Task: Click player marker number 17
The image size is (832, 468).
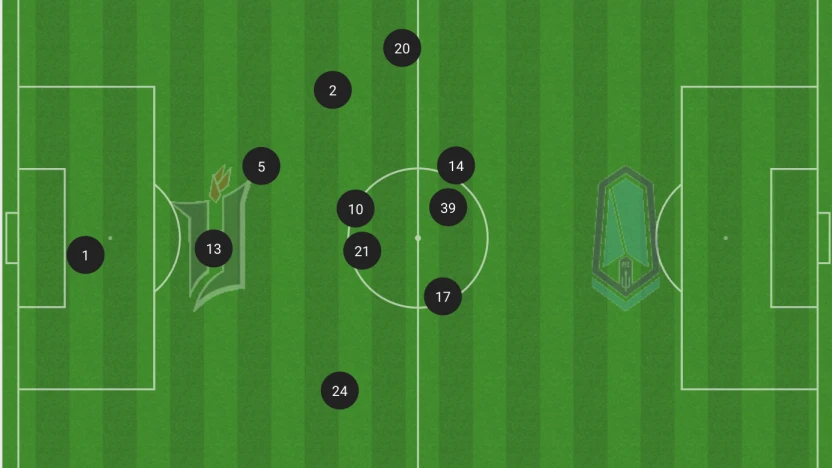Action: pos(443,296)
